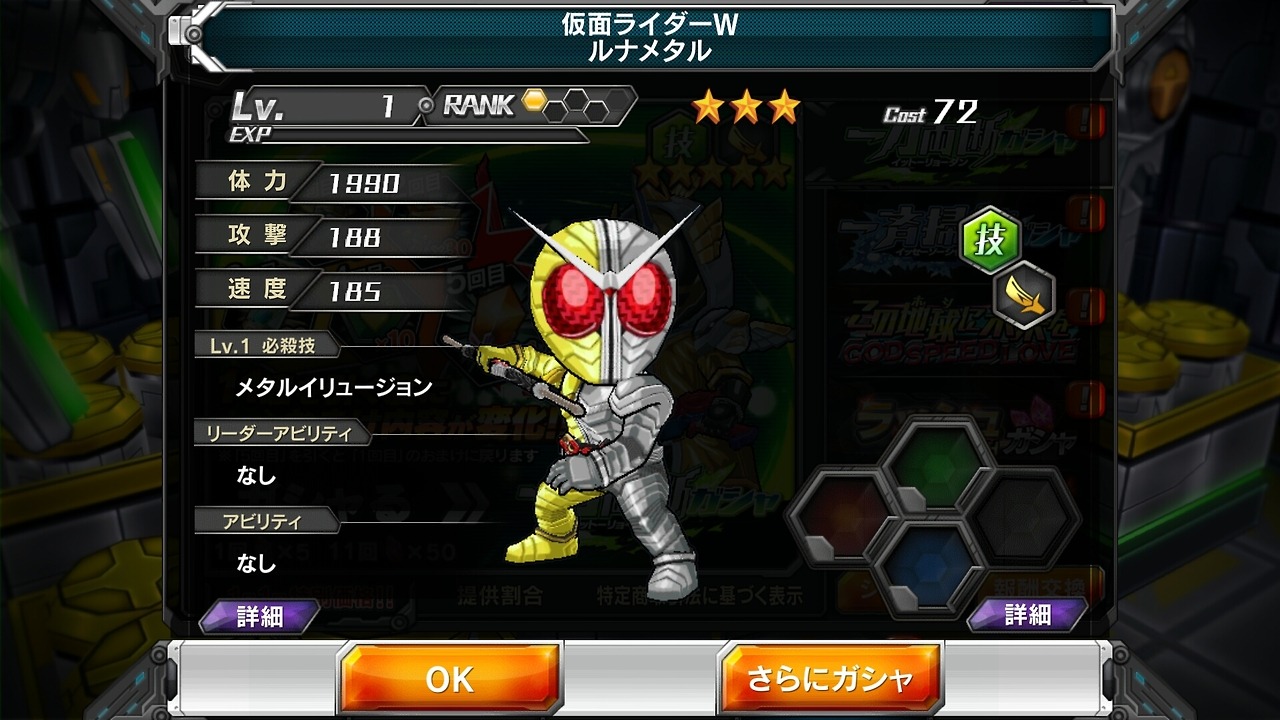The image size is (1280, 720).
Task: Open the left purple 詳細 details button
Action: 260,617
